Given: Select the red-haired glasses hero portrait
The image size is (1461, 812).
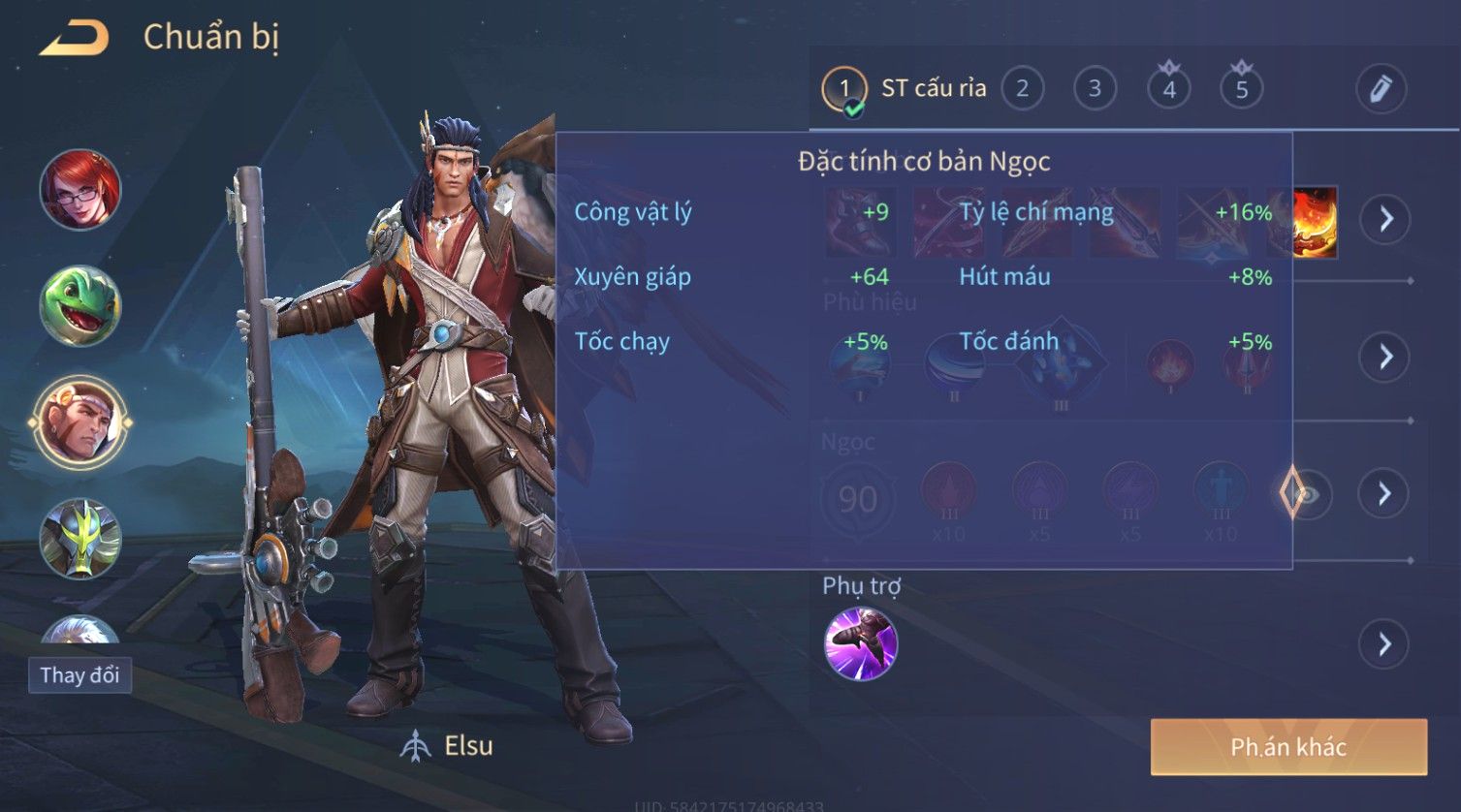Looking at the screenshot, I should coord(80,190).
